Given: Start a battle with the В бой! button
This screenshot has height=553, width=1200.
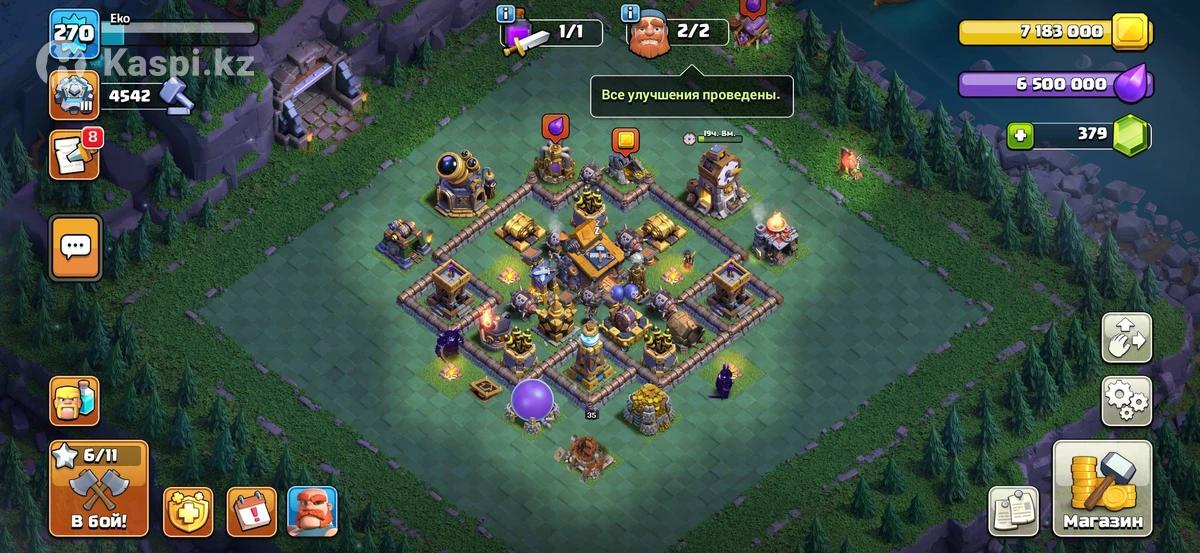Looking at the screenshot, I should coord(98,489).
